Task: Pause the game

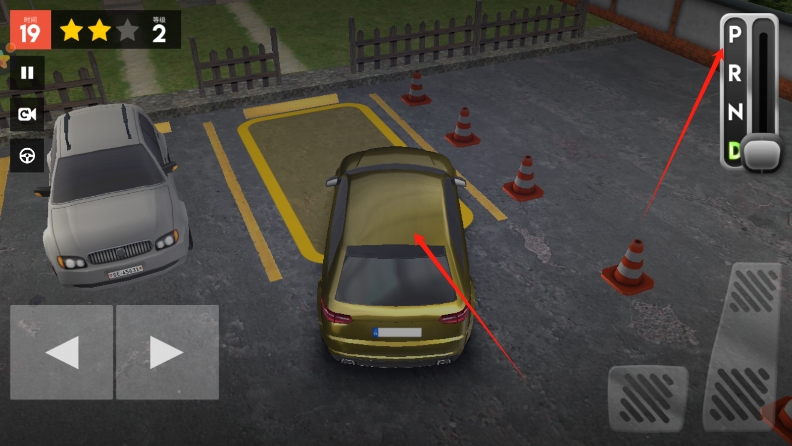Action: 27,73
